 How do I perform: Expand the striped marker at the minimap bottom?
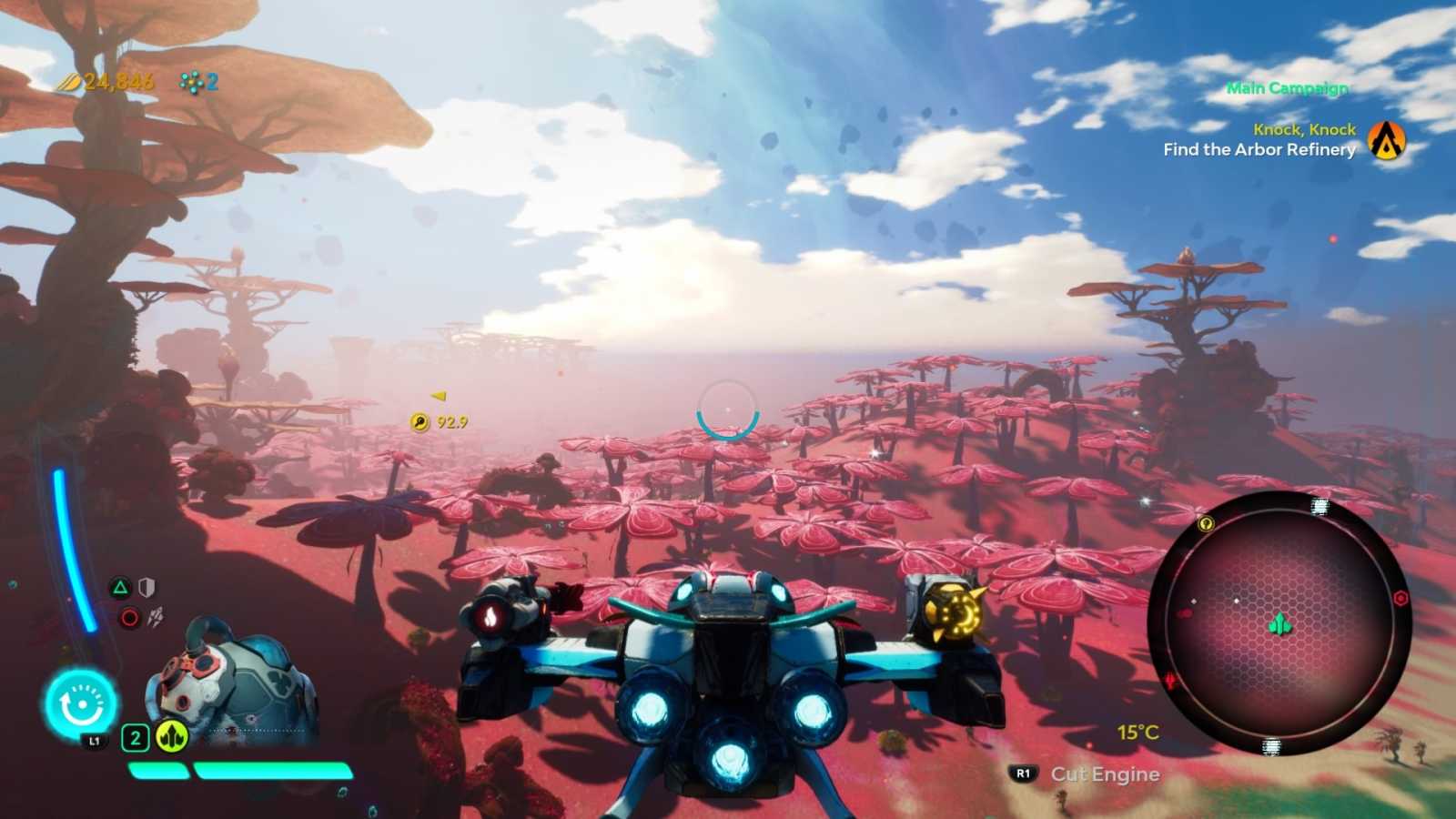tap(1270, 748)
